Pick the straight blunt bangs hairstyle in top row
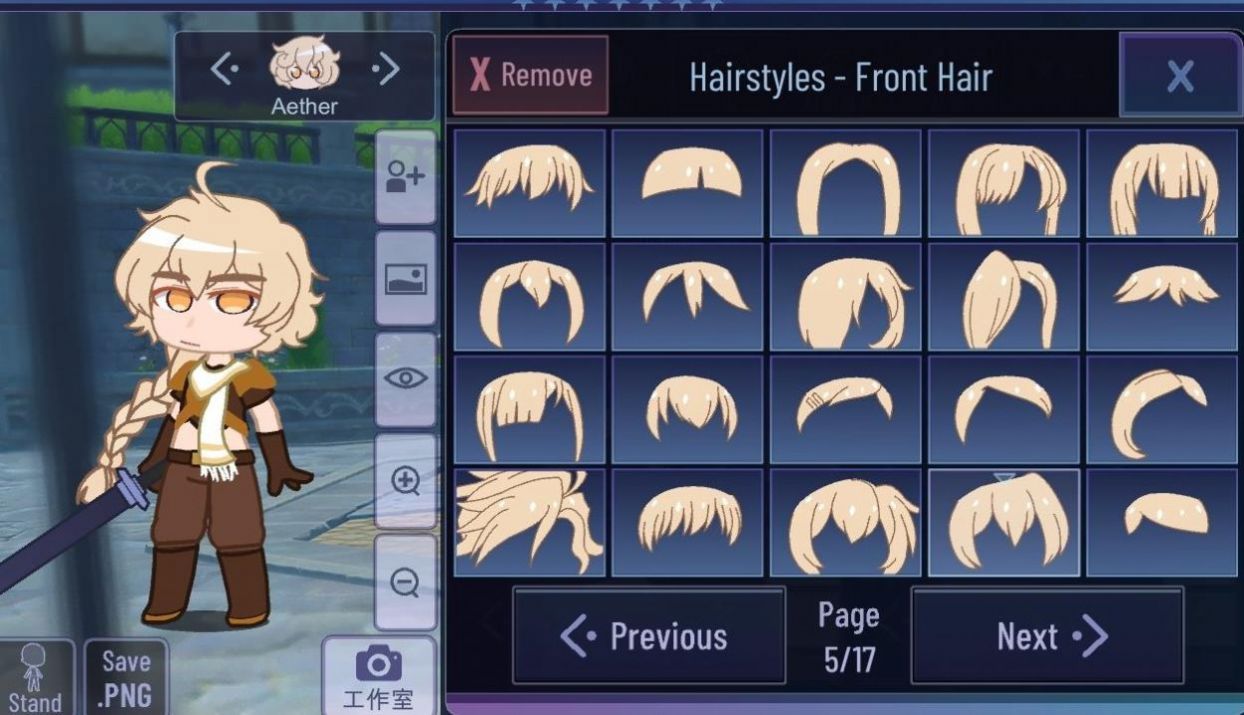The width and height of the screenshot is (1244, 715). (1162, 183)
